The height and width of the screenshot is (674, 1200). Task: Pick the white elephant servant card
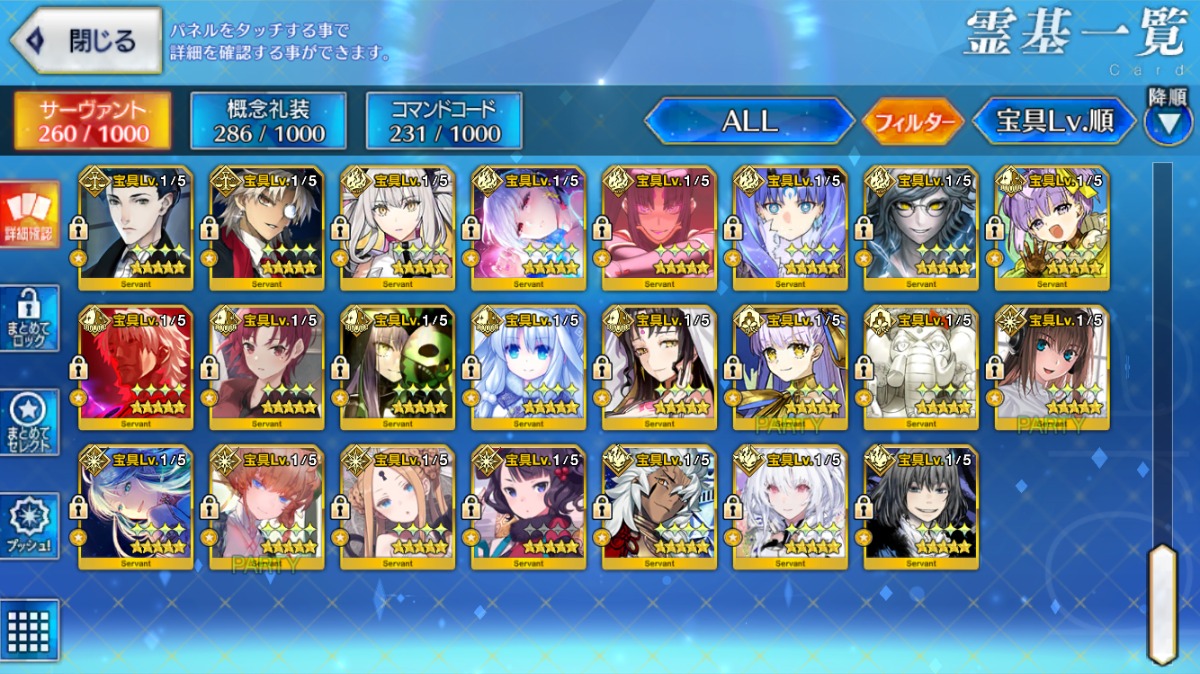click(x=921, y=367)
